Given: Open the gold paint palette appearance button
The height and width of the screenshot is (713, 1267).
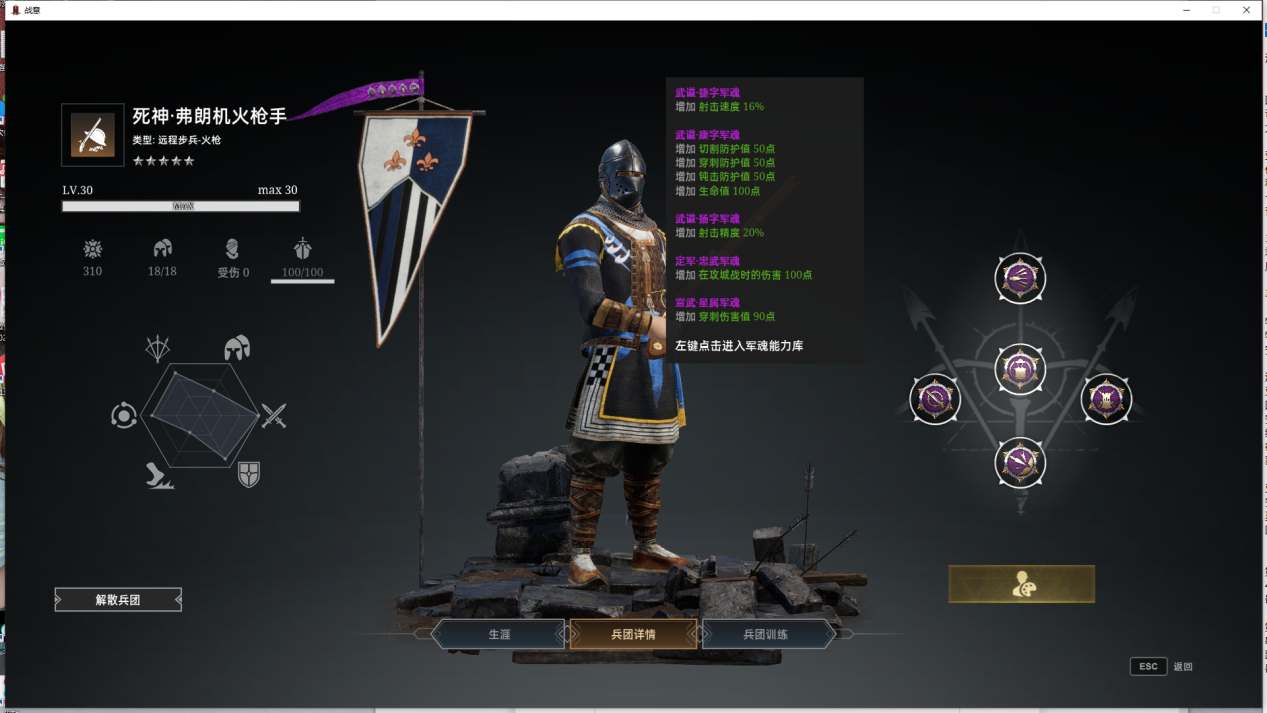Looking at the screenshot, I should coord(1021,584).
